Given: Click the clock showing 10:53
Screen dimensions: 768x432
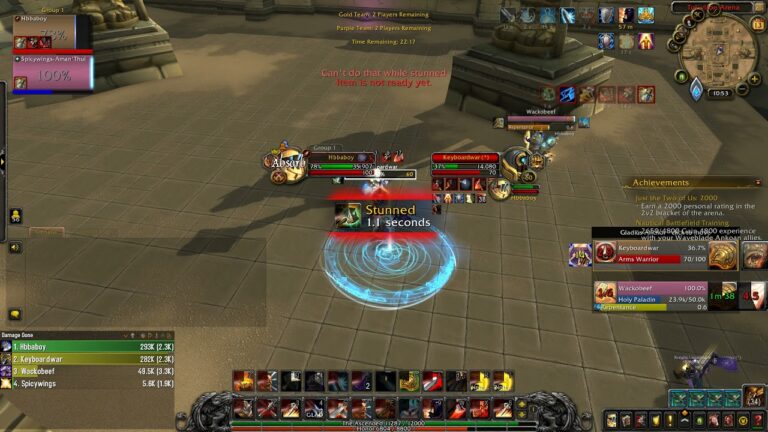Looking at the screenshot, I should click(x=722, y=92).
